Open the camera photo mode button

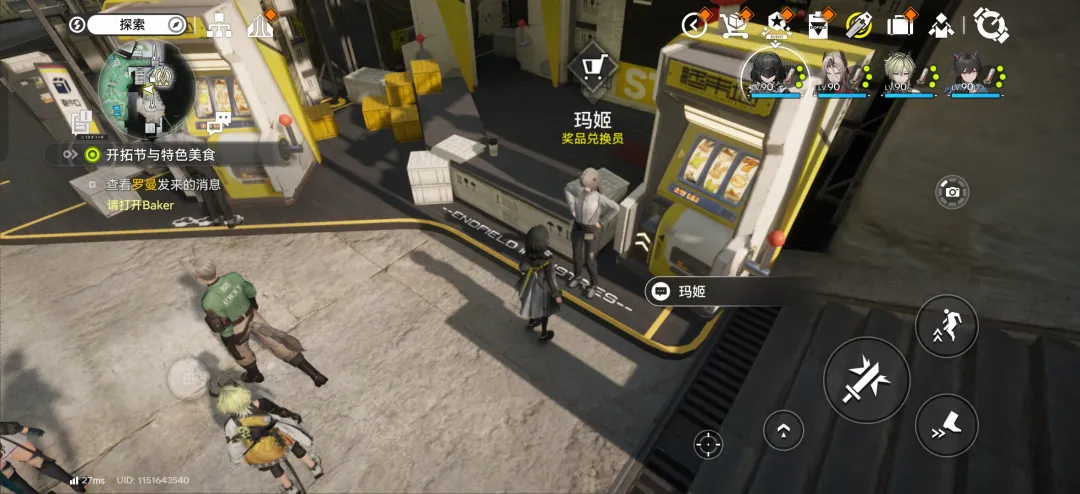(952, 191)
